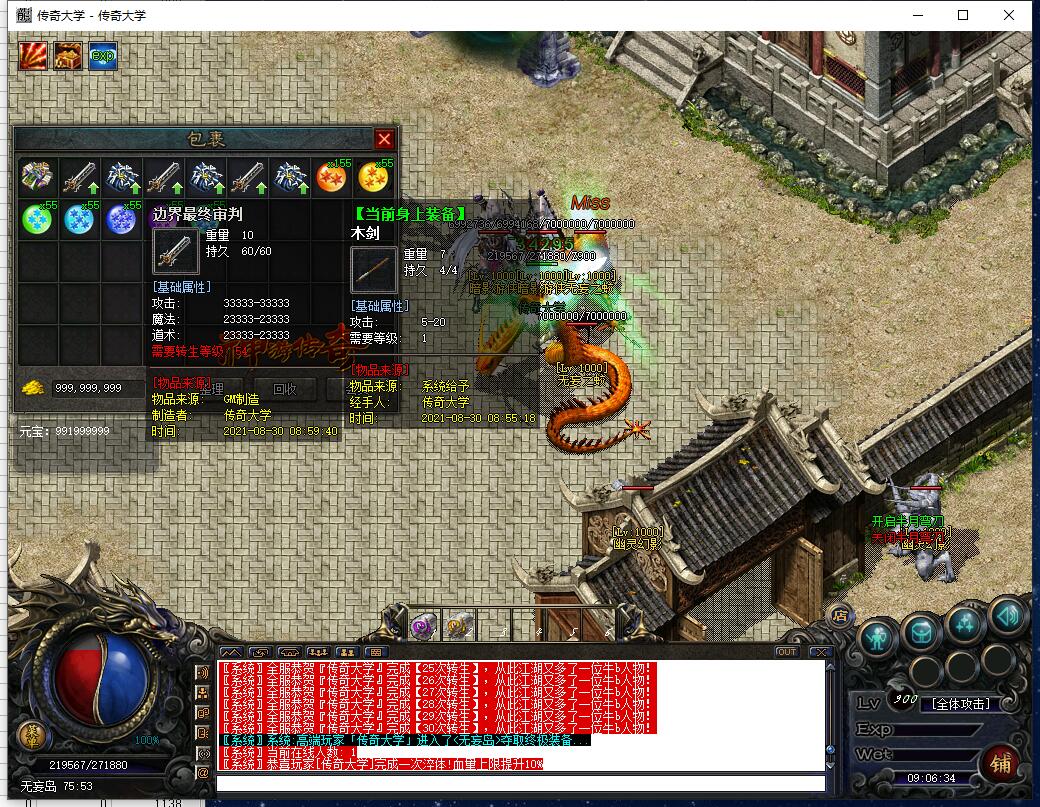Screen dimensions: 1040x807
Task: Open the bag chest icon
Action: click(x=920, y=630)
